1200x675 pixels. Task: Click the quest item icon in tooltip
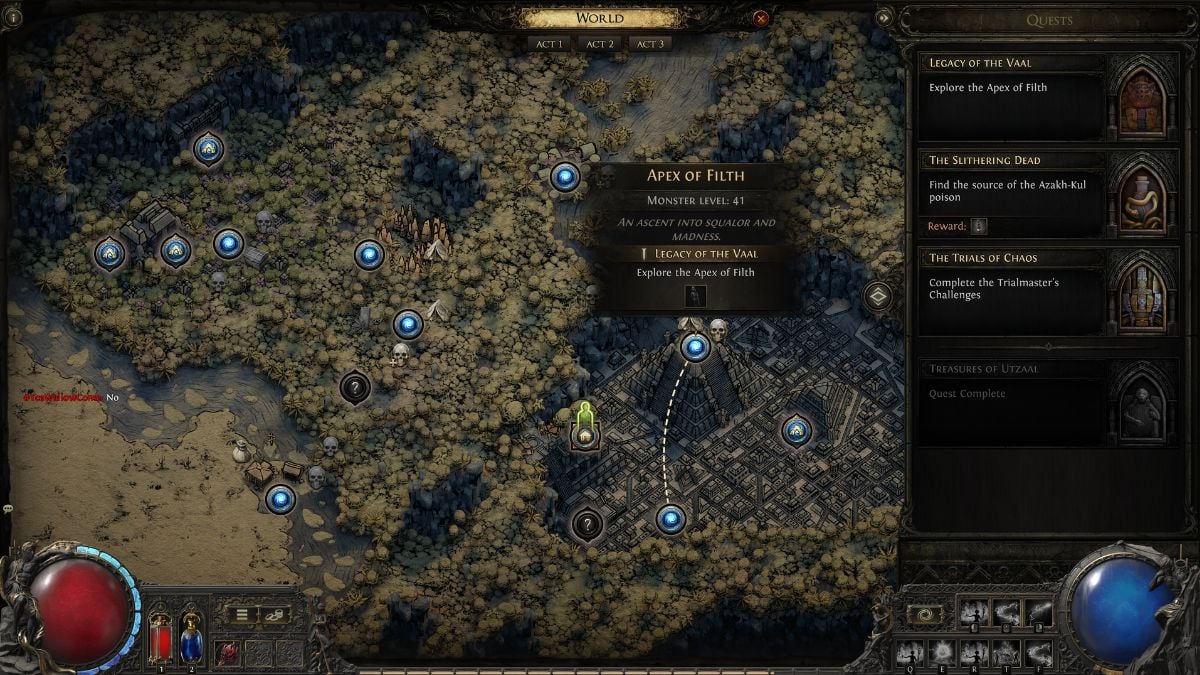(697, 295)
